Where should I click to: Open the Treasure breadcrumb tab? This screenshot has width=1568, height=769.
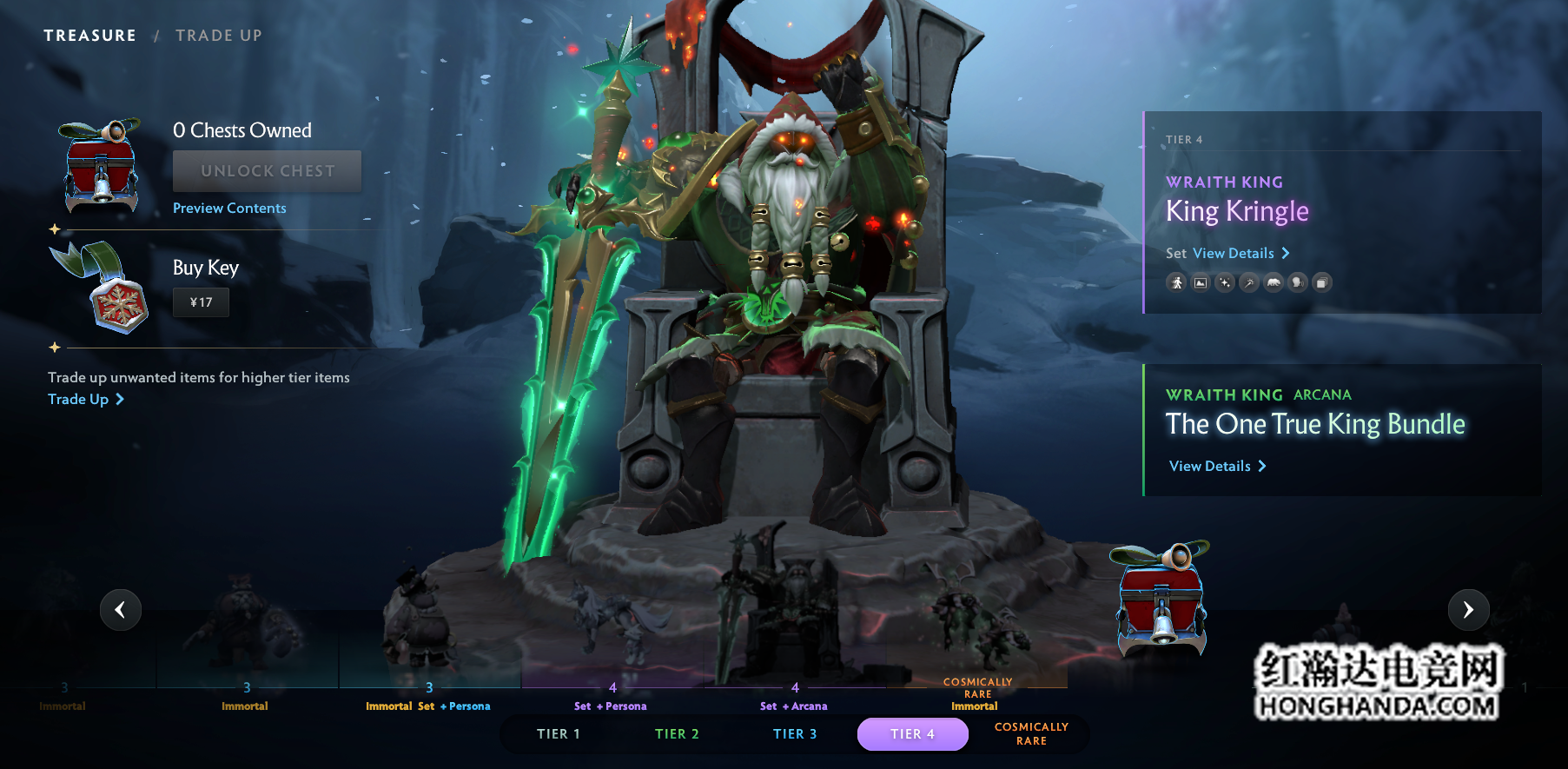(89, 36)
